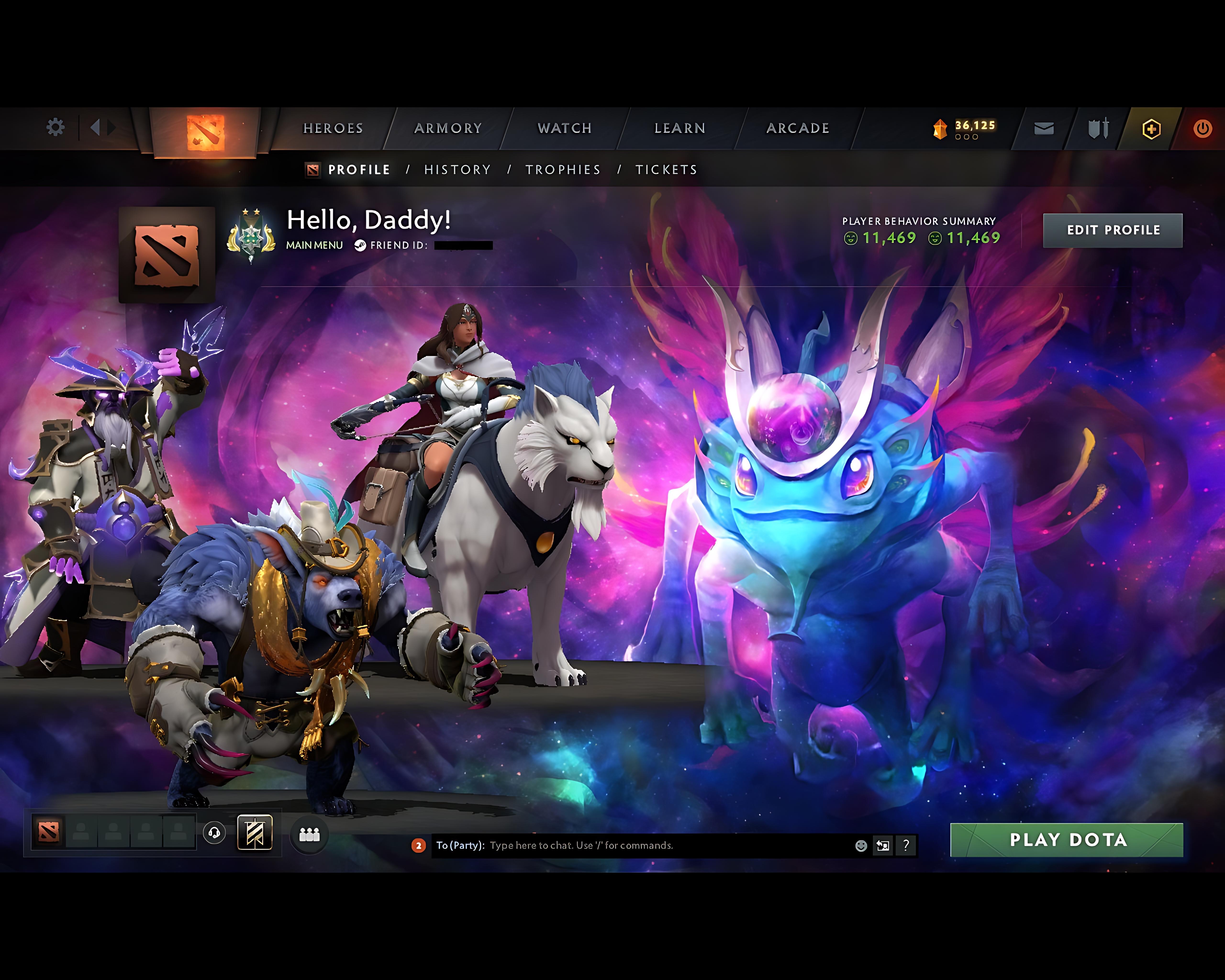The image size is (1225, 980).
Task: Expand the party channel number badge
Action: coord(419,845)
